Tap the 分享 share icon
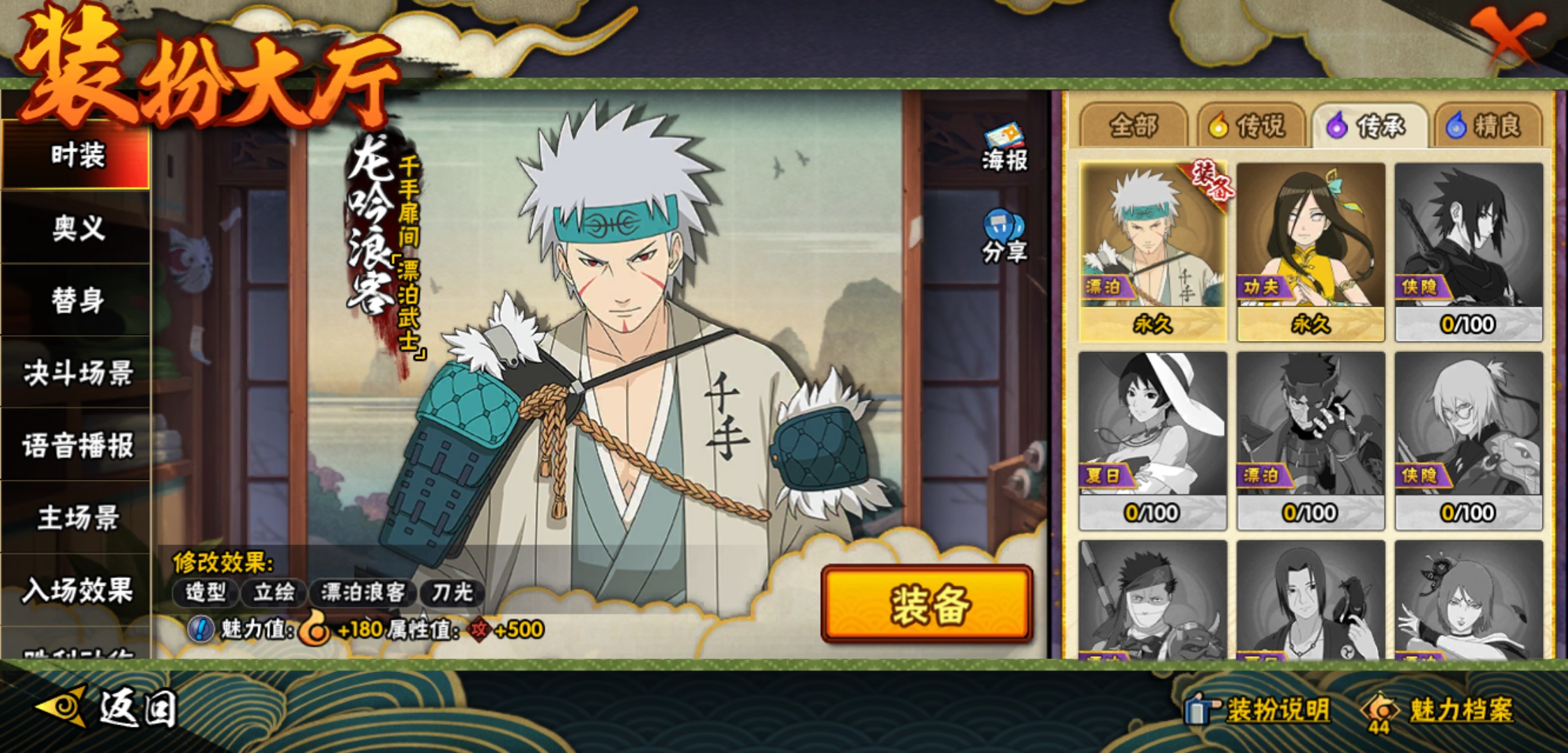 click(1004, 237)
